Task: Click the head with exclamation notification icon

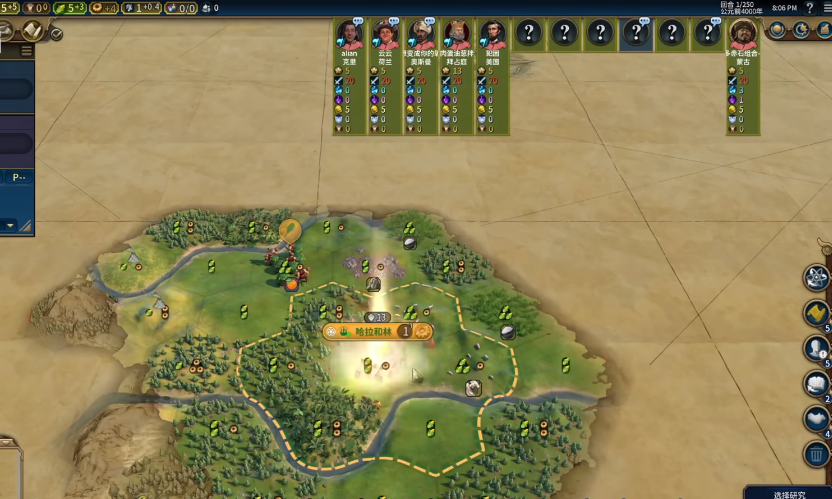Action: 817,348
